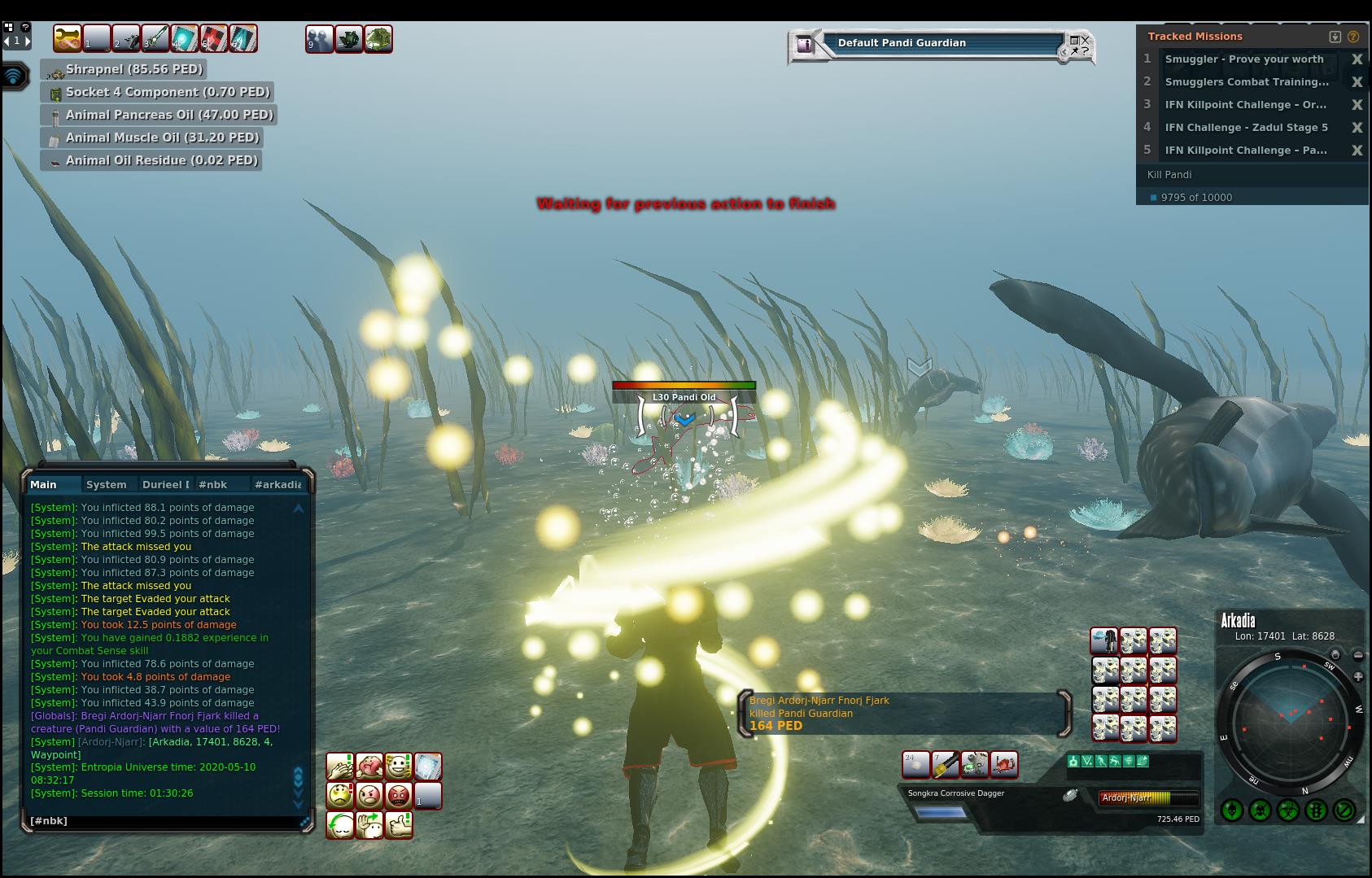
Task: Select the yellow sad face emote
Action: (x=340, y=795)
